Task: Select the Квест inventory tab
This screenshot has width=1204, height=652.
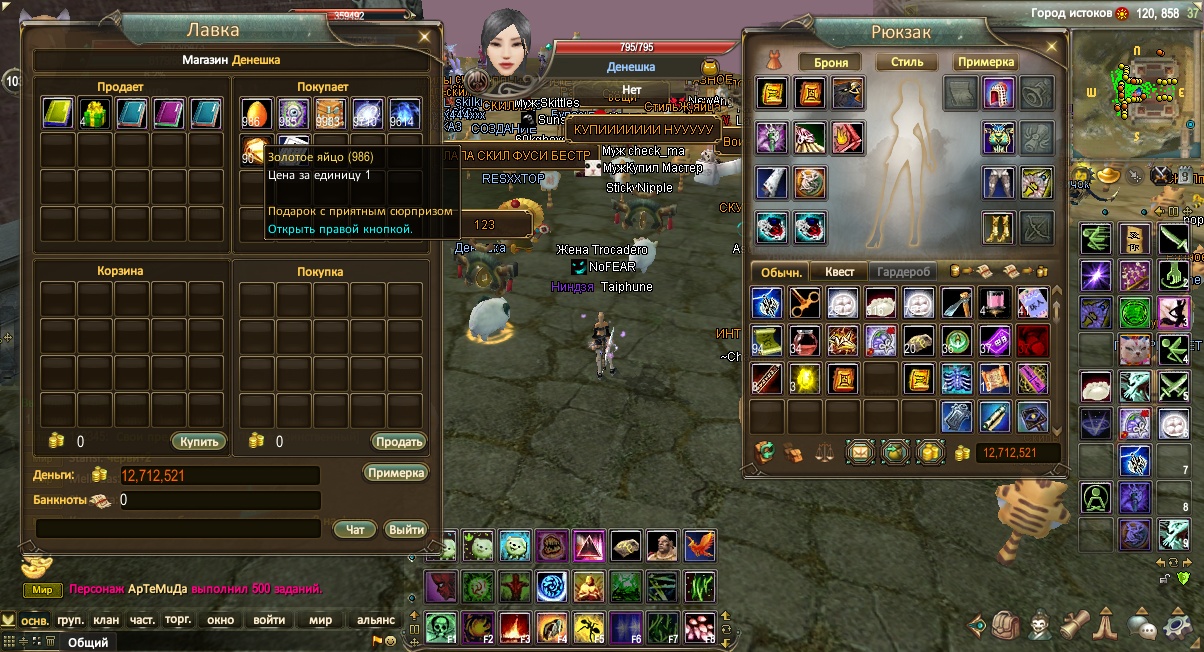Action: point(839,271)
